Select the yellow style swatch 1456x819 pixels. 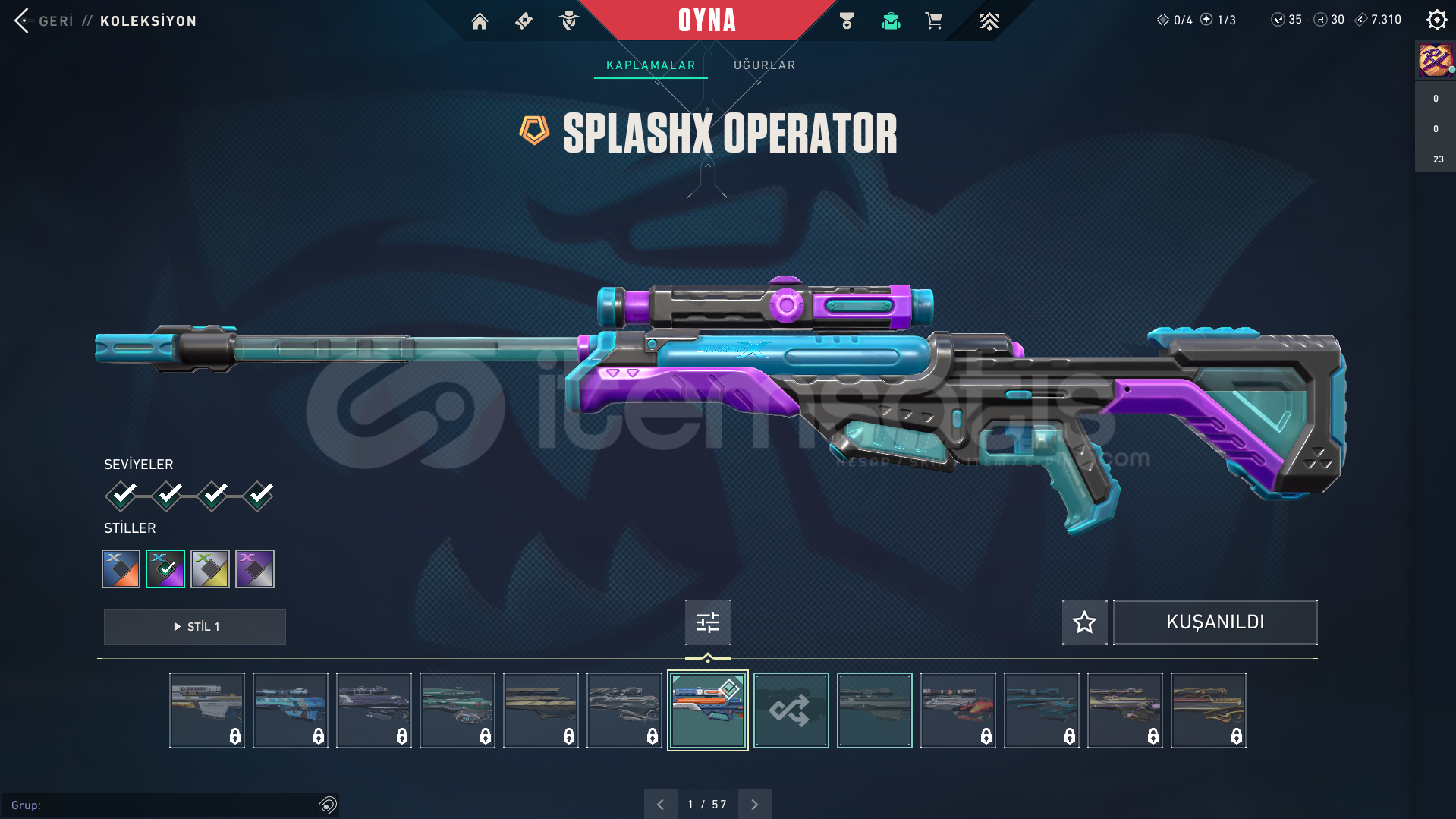(210, 569)
